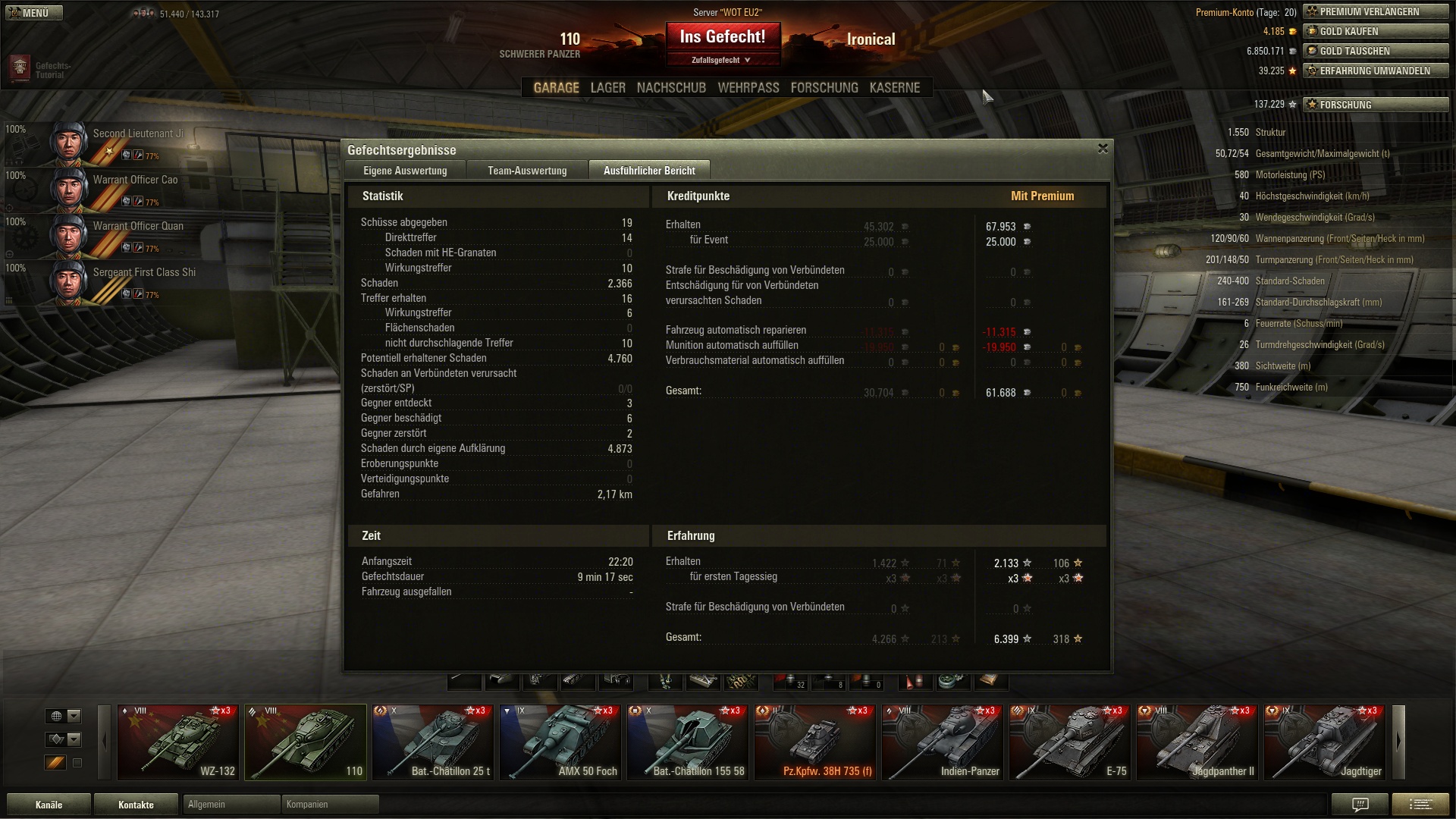Open the Kontakte list

(136, 805)
